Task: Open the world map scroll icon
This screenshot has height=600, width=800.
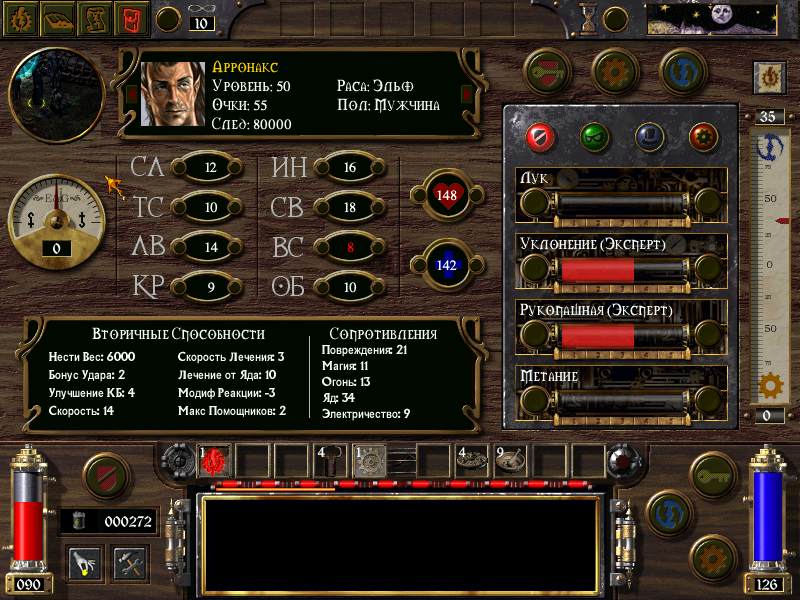Action: click(94, 18)
